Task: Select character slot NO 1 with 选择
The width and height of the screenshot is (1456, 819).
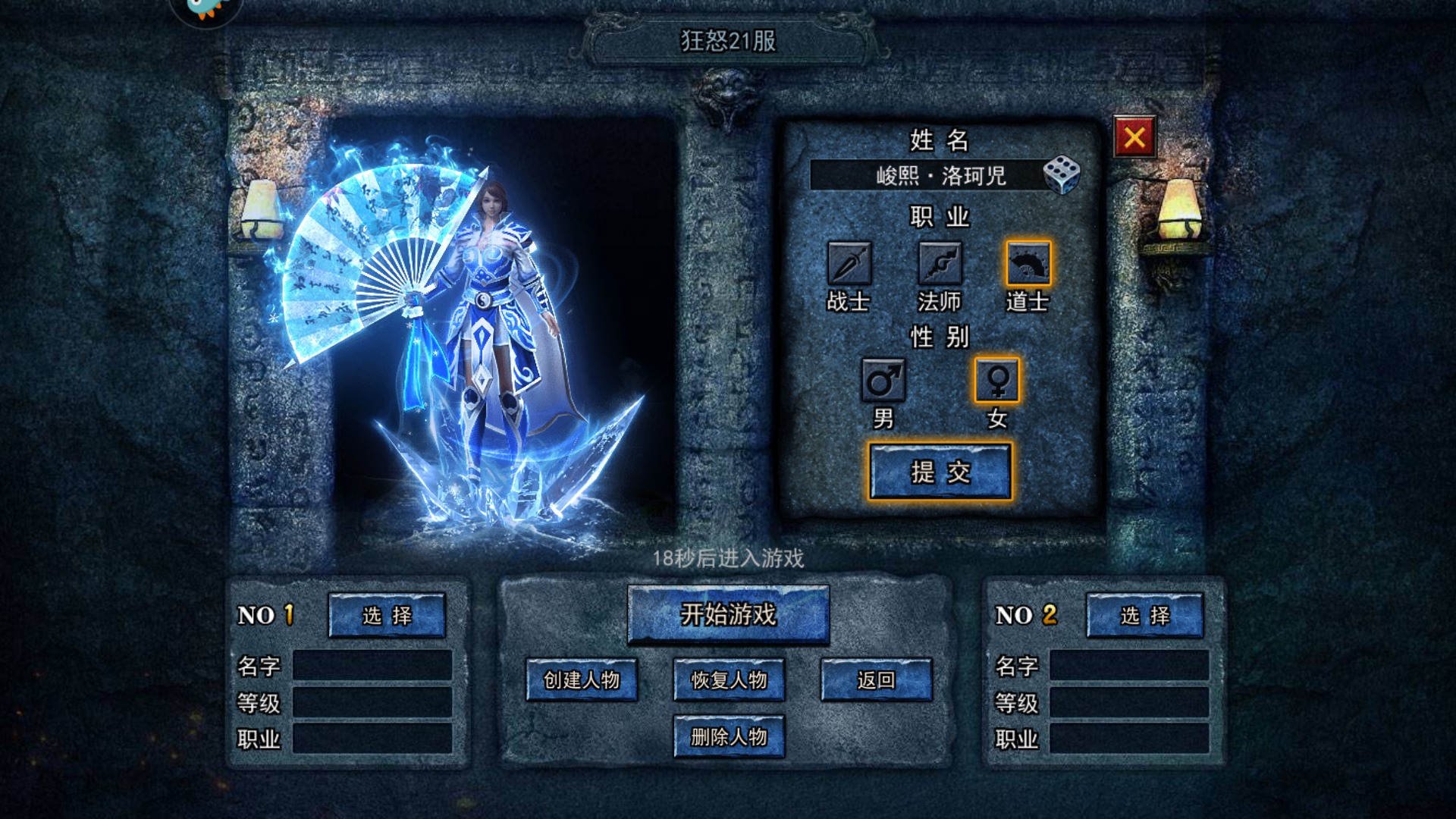Action: click(x=387, y=615)
